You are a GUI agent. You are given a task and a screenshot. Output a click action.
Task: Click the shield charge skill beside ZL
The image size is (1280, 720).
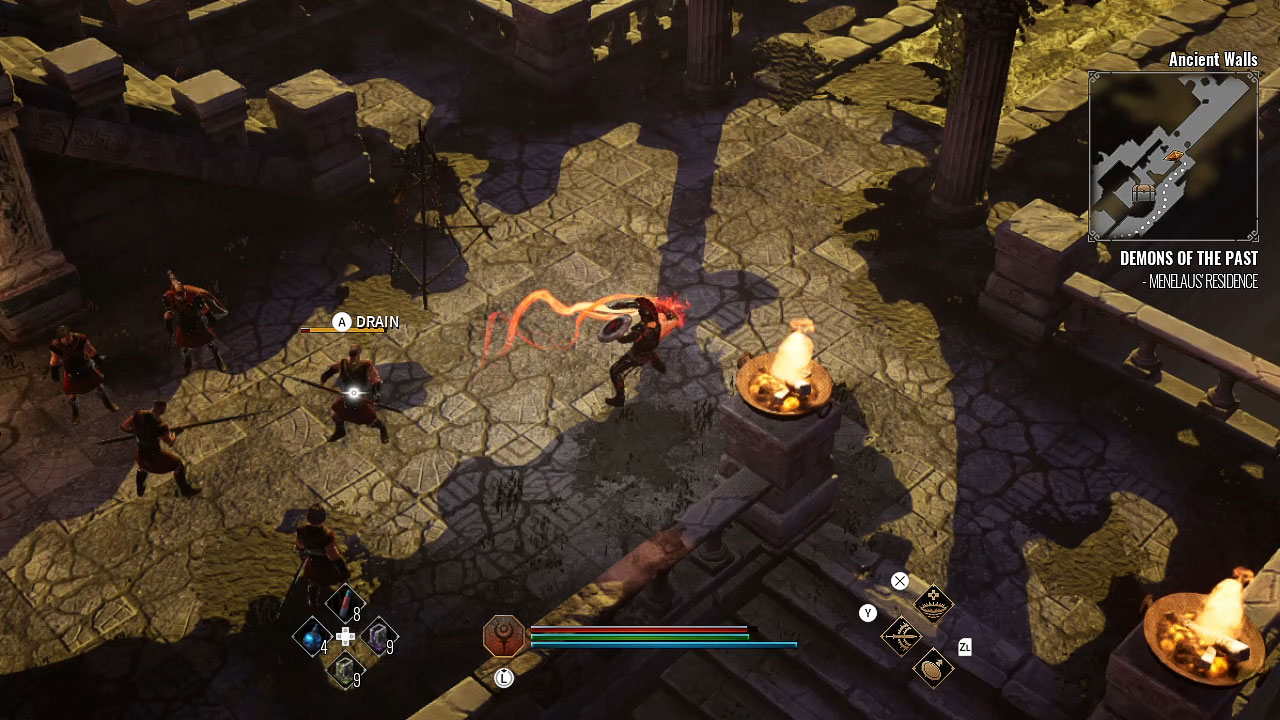pyautogui.click(x=932, y=669)
